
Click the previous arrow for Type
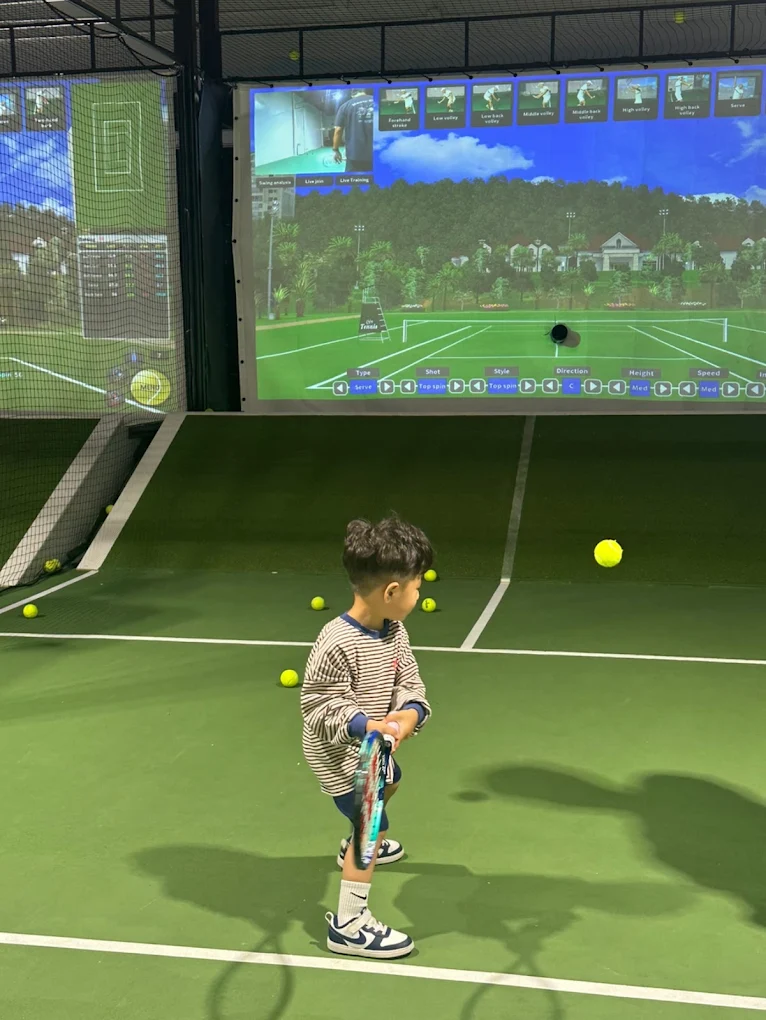click(x=339, y=387)
